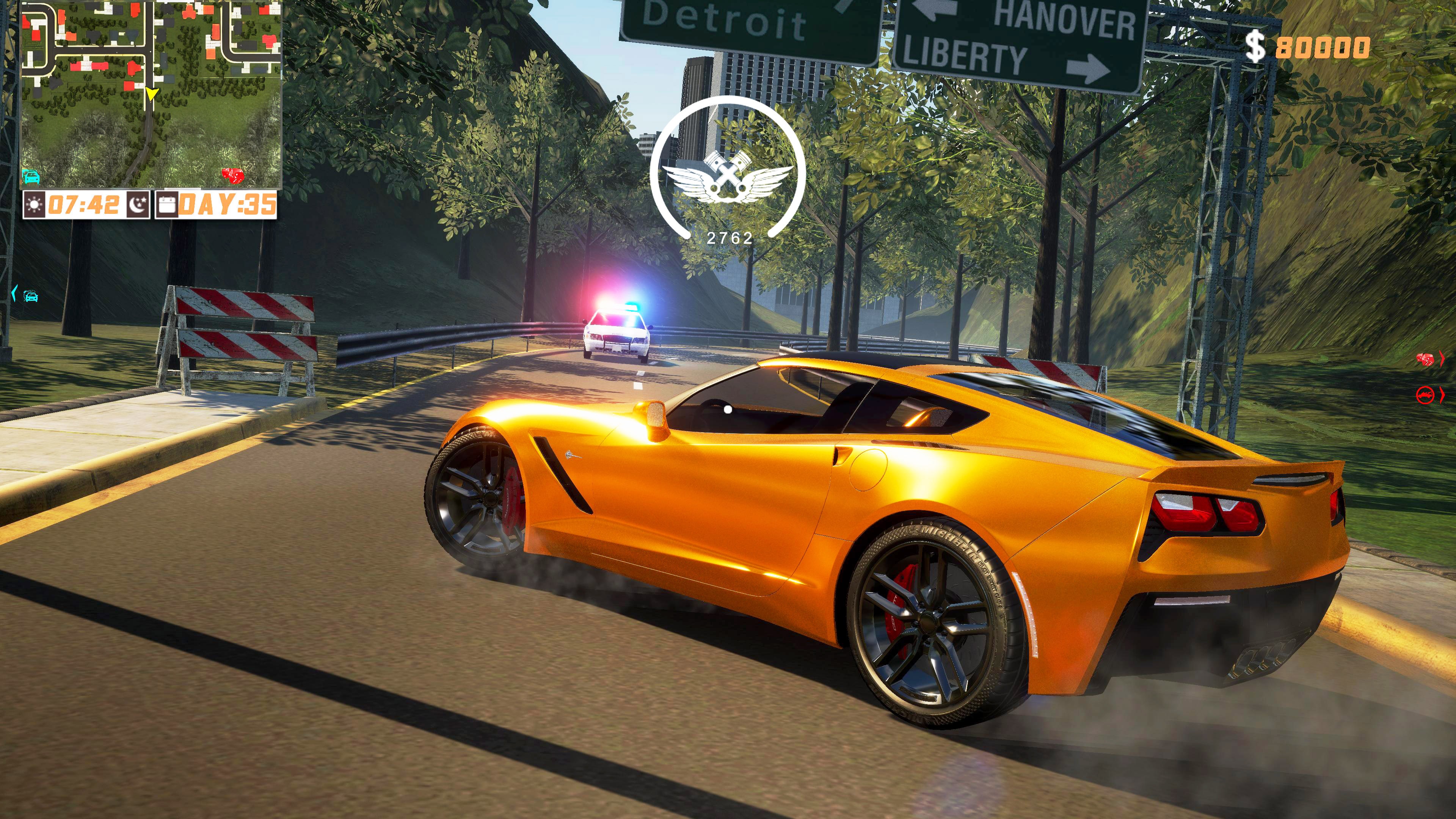The height and width of the screenshot is (819, 1456).
Task: Click the cyan car wash icon on left edge
Action: tap(32, 296)
